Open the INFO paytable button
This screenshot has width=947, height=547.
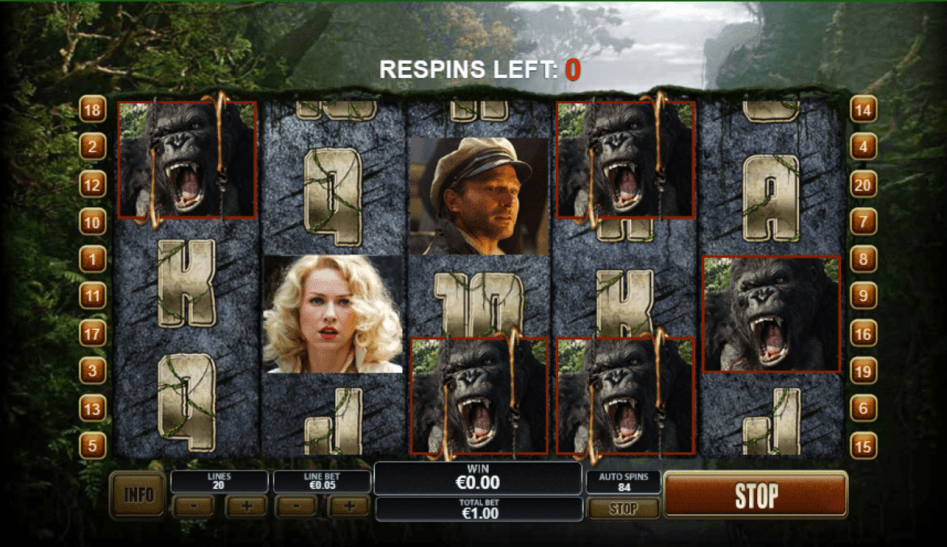[138, 493]
